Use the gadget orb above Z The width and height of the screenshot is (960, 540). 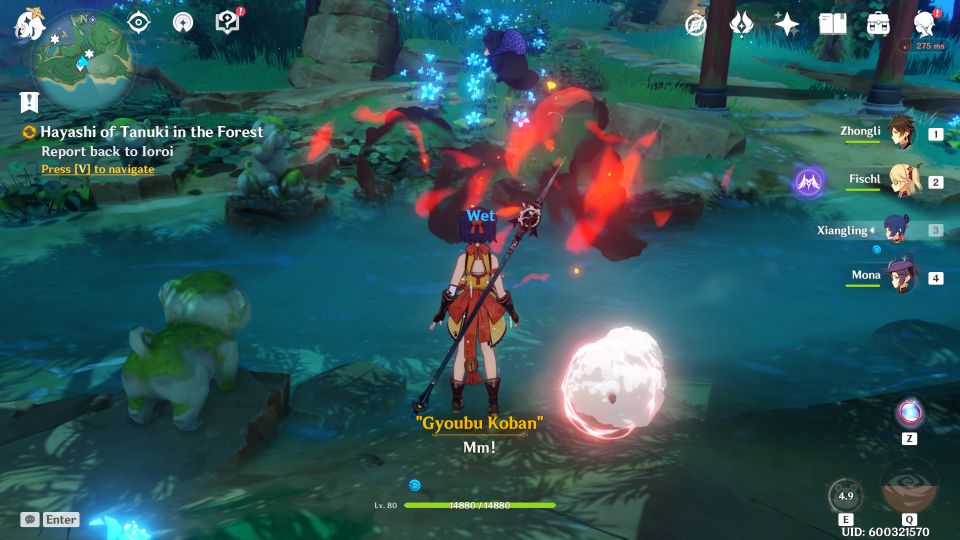(x=909, y=412)
